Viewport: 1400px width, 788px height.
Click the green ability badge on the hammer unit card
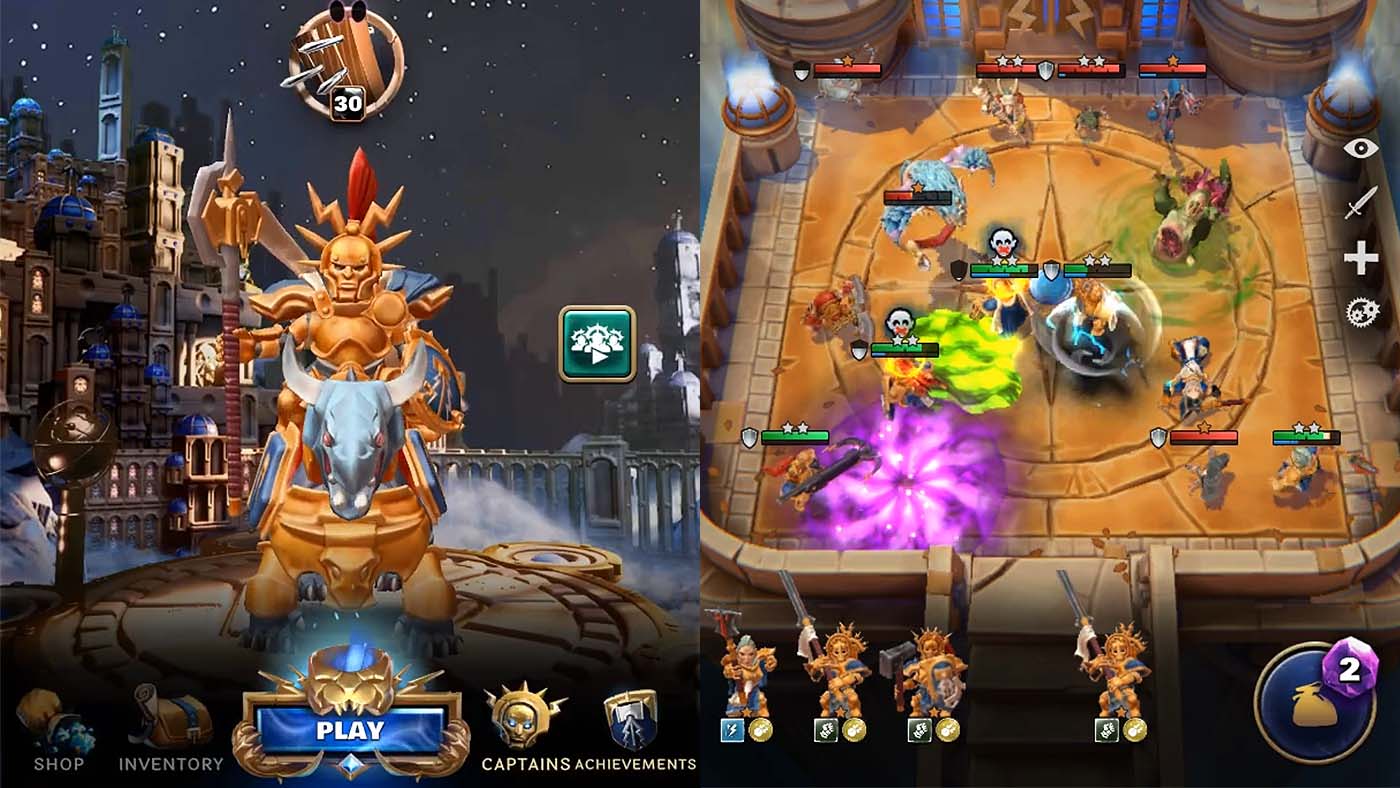click(x=920, y=731)
